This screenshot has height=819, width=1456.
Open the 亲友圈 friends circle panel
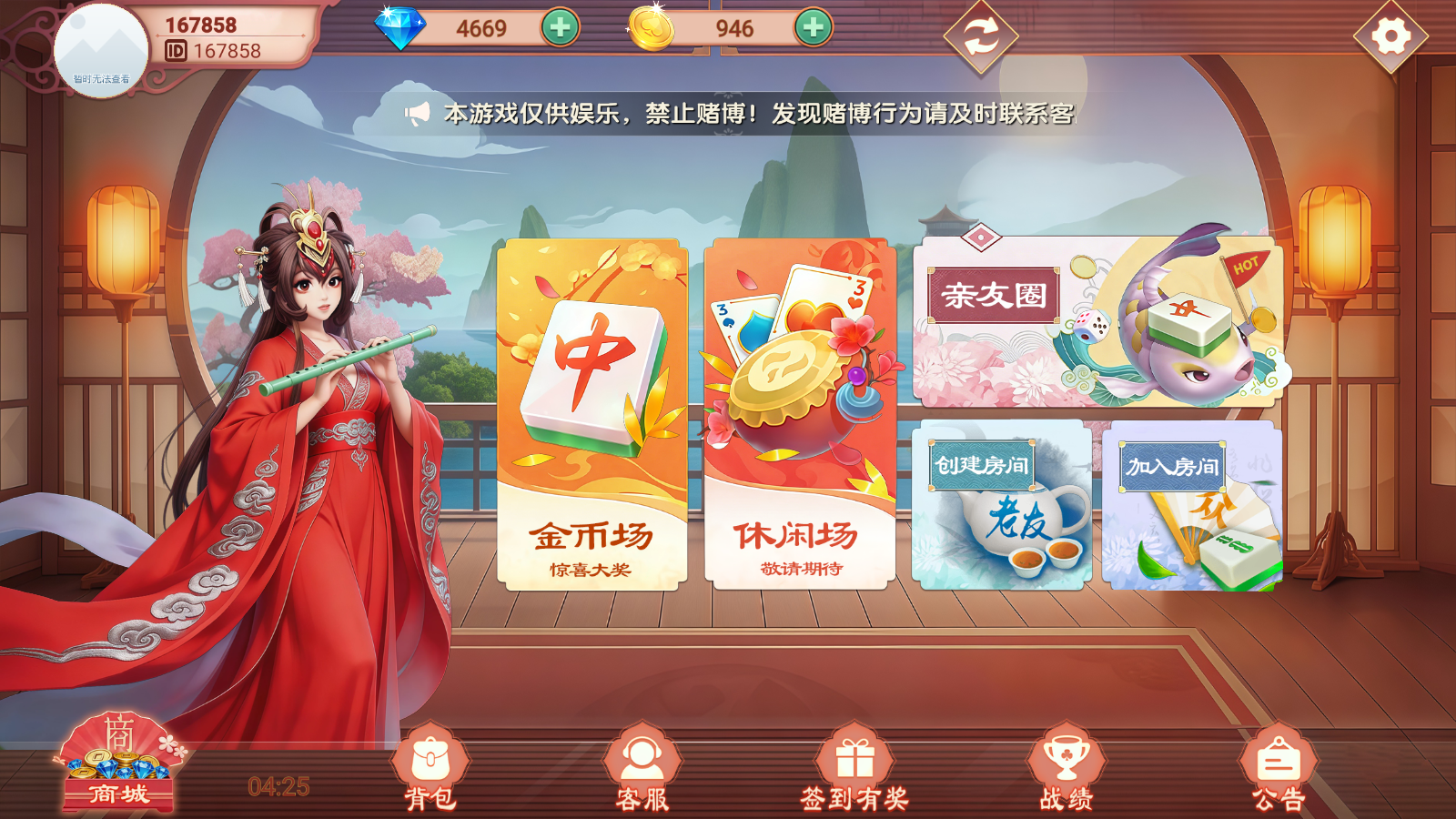pyautogui.click(x=994, y=294)
